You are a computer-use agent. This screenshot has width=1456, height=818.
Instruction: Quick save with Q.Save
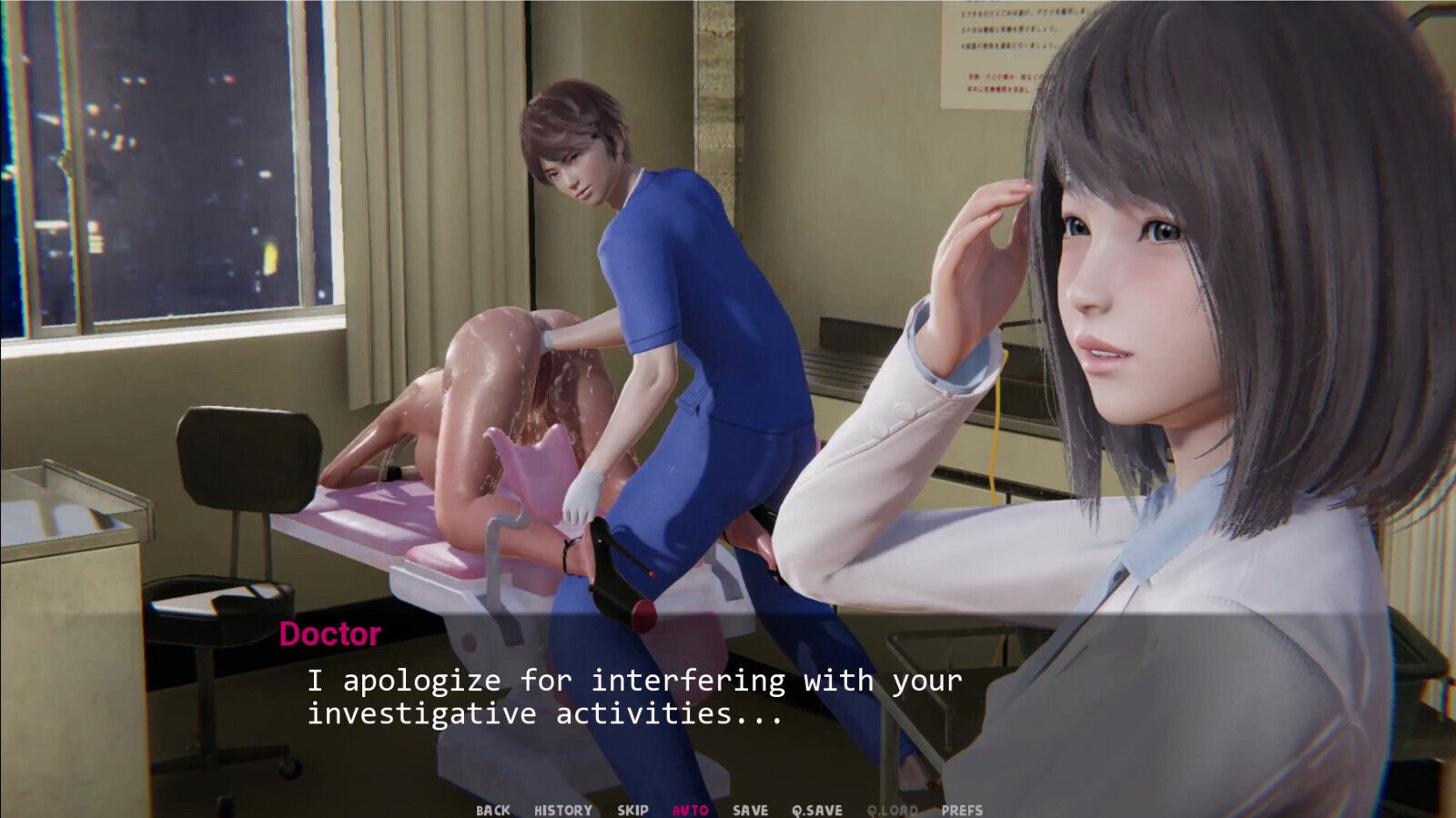[x=816, y=810]
